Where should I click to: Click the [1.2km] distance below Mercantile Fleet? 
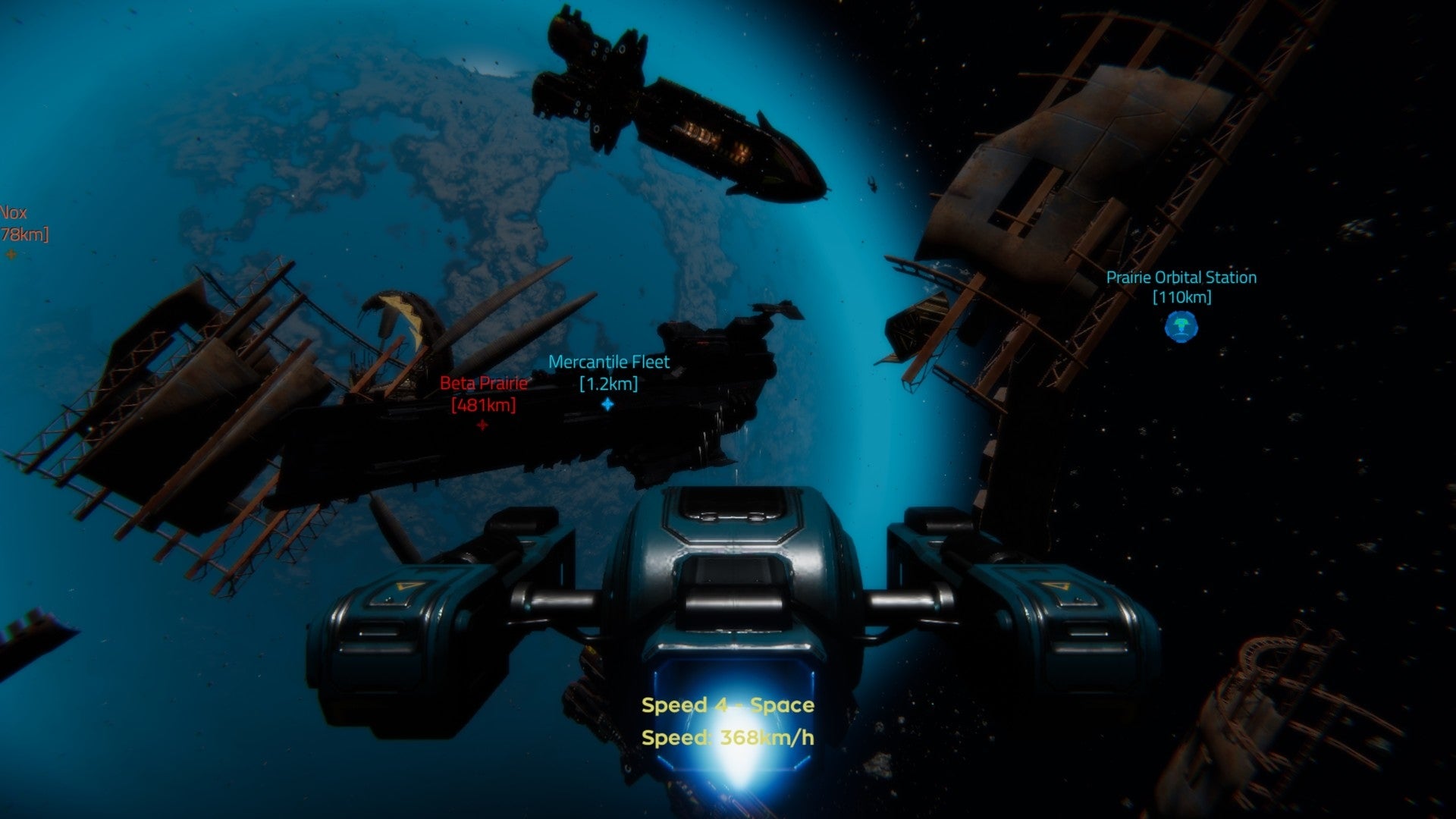click(608, 383)
